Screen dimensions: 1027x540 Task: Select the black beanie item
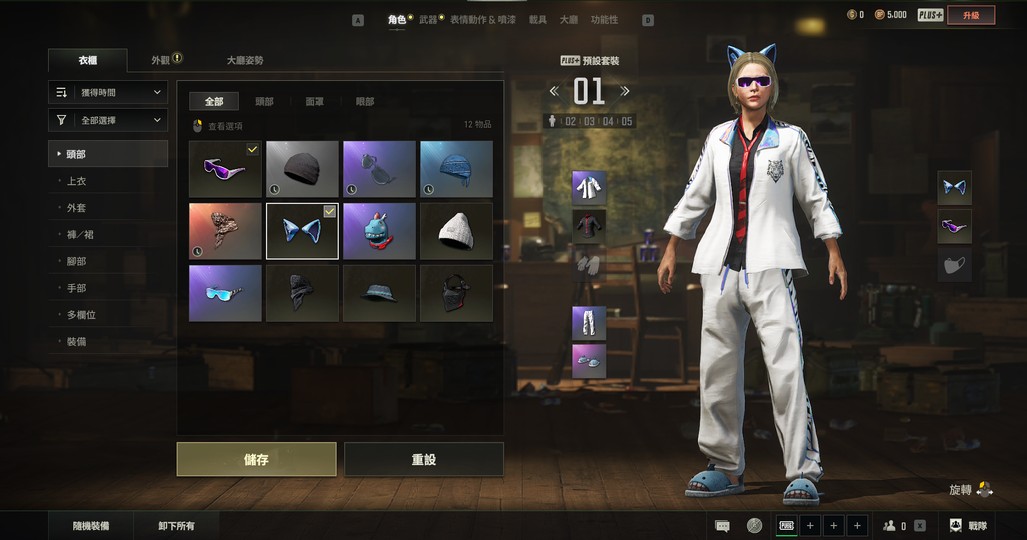coord(302,169)
